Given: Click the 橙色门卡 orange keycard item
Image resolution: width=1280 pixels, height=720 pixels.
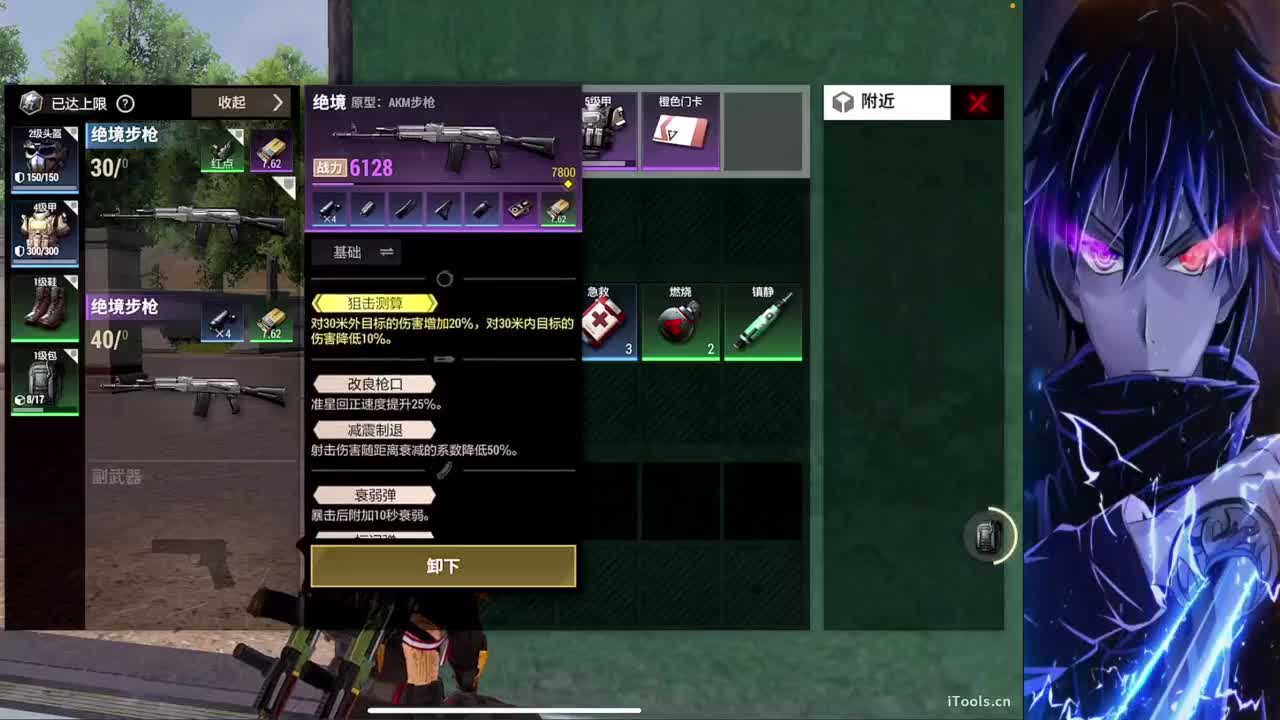Looking at the screenshot, I should pyautogui.click(x=680, y=131).
